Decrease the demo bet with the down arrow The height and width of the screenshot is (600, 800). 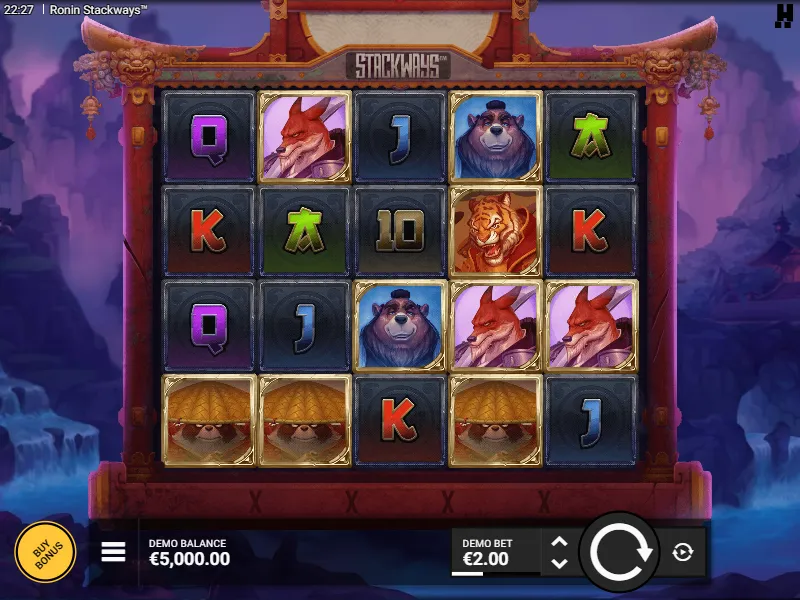(559, 563)
